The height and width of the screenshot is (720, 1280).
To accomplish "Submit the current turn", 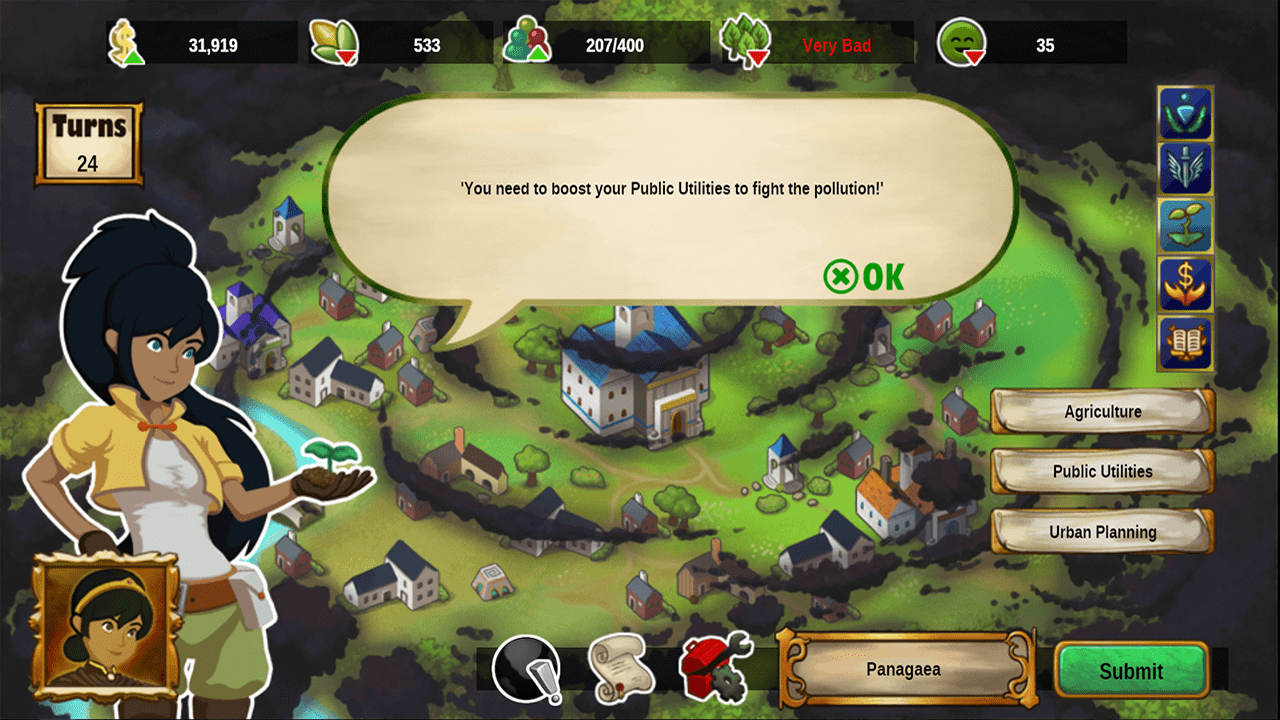I will 1131,671.
